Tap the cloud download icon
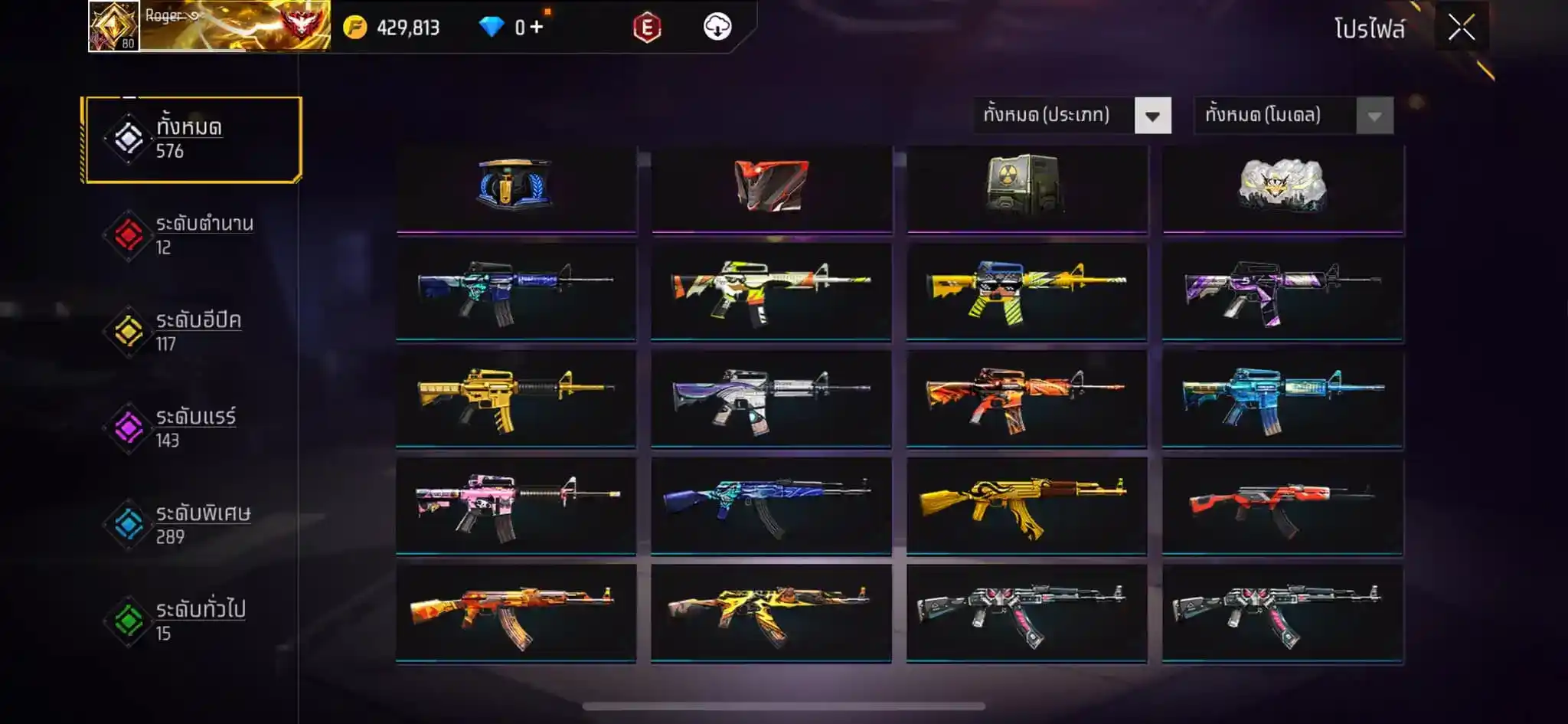 pos(717,28)
